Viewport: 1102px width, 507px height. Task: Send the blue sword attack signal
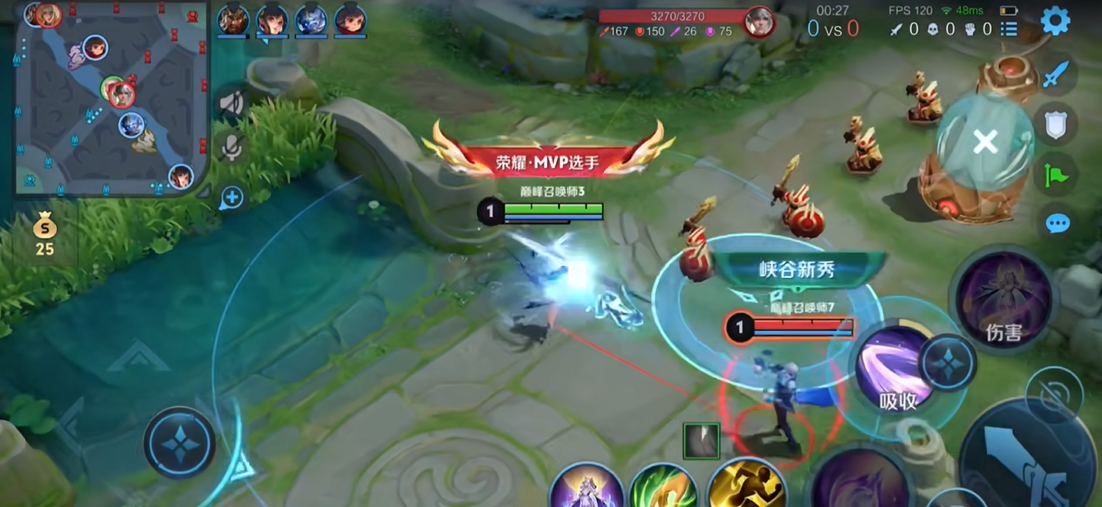[x=1056, y=74]
